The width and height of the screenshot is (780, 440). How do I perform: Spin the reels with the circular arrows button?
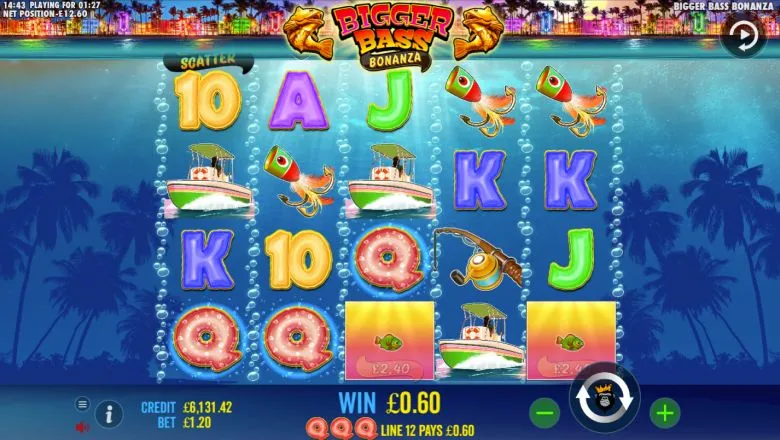(x=604, y=403)
